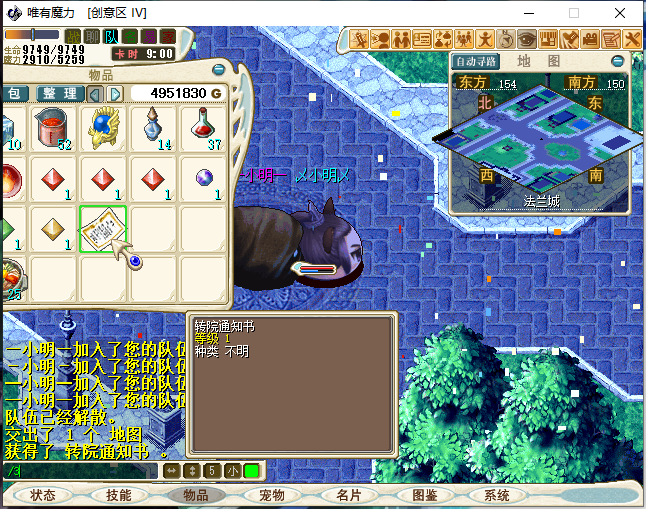Viewport: 646px width, 509px height.
Task: Go to the next inventory page arrow
Action: tap(116, 93)
